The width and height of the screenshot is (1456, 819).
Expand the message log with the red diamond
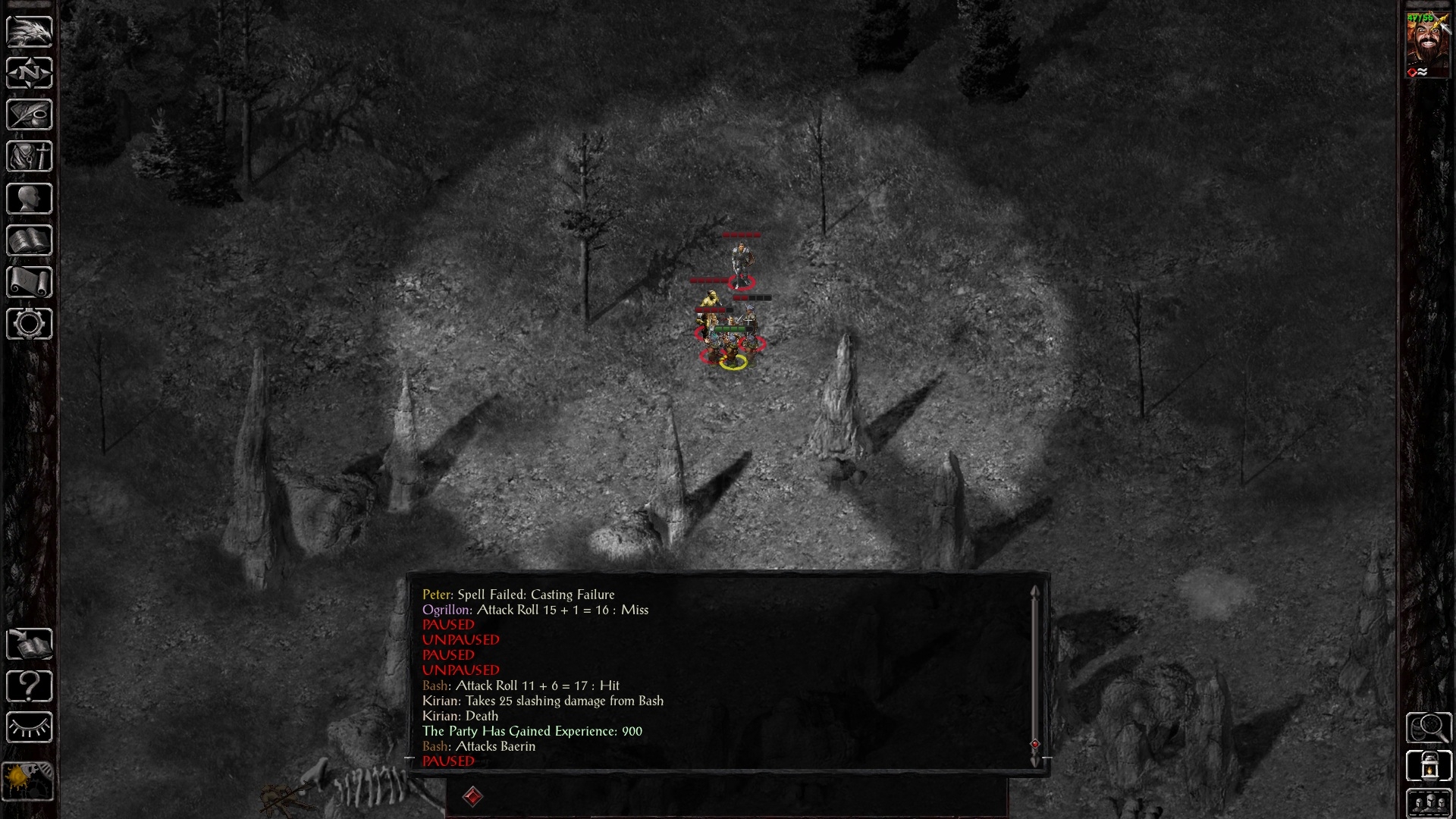[473, 797]
